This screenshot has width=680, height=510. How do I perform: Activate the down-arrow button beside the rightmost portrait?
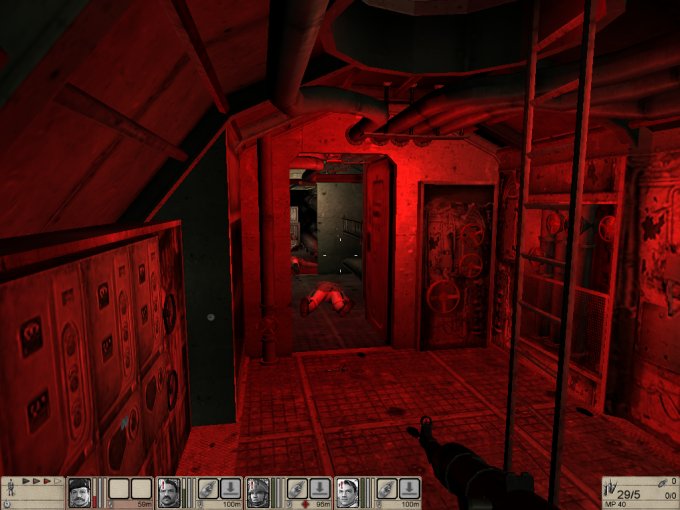[408, 488]
